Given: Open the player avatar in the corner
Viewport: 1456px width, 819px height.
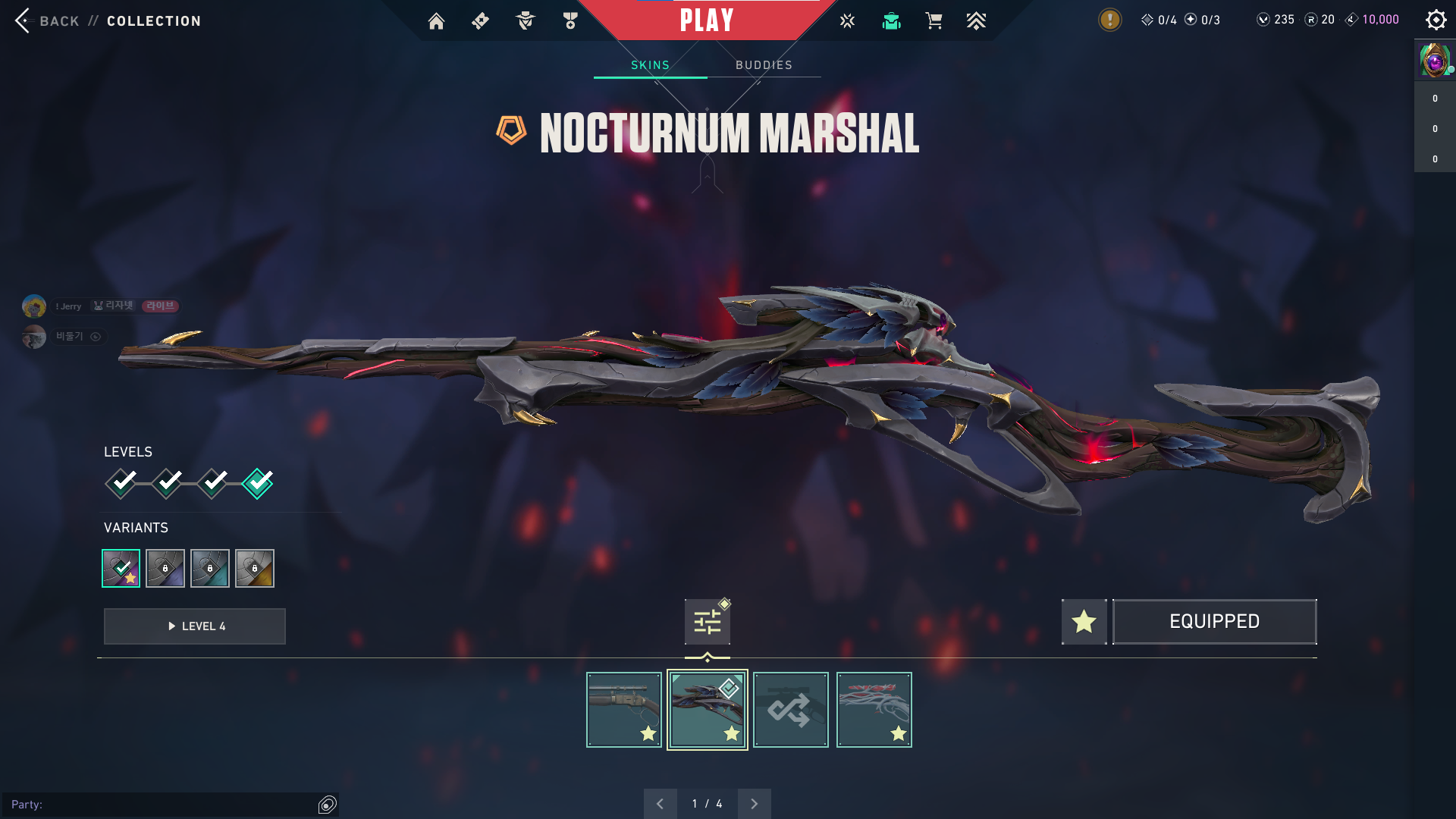Looking at the screenshot, I should click(1434, 60).
